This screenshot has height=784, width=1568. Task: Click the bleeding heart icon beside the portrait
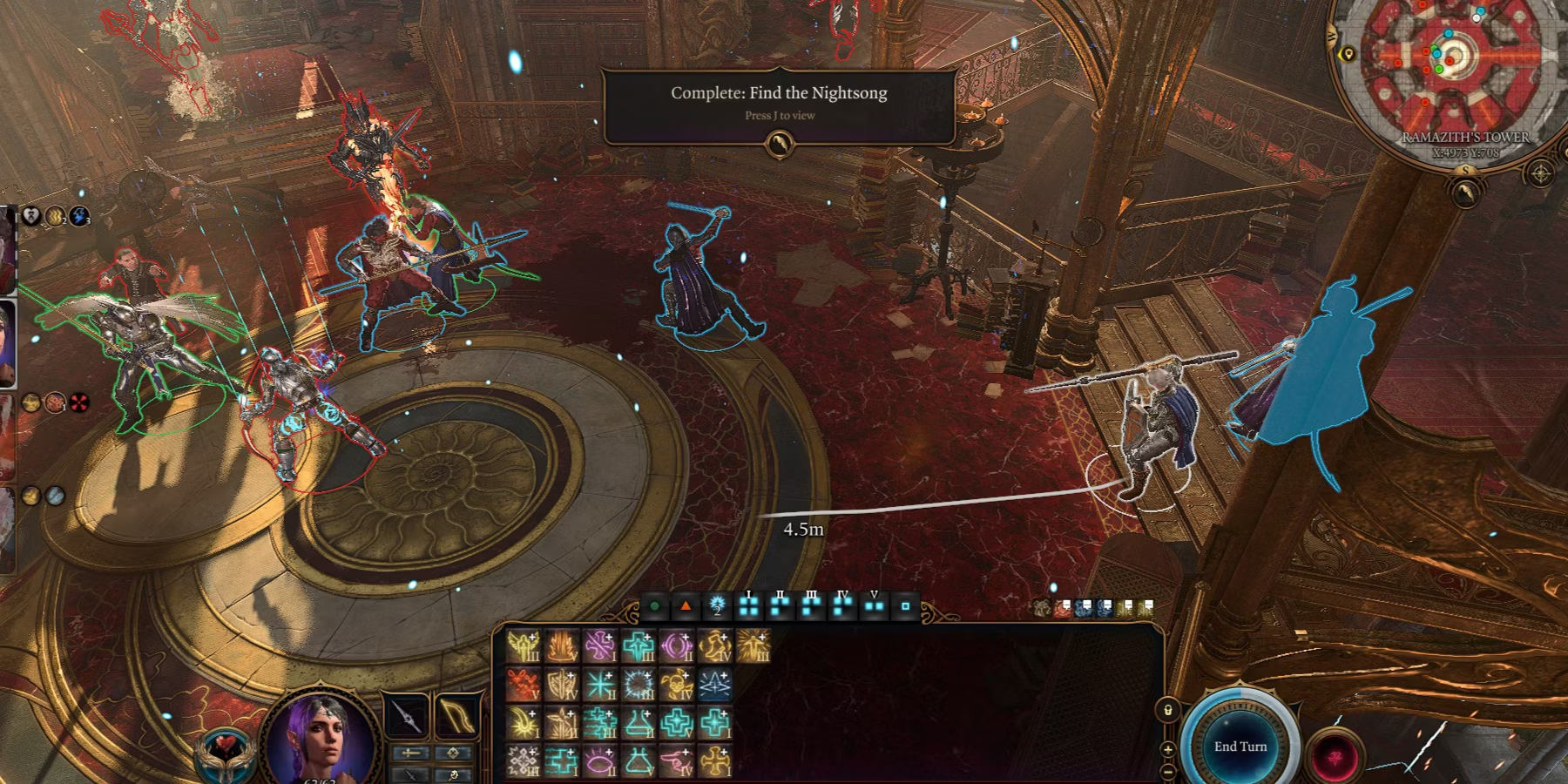click(222, 751)
